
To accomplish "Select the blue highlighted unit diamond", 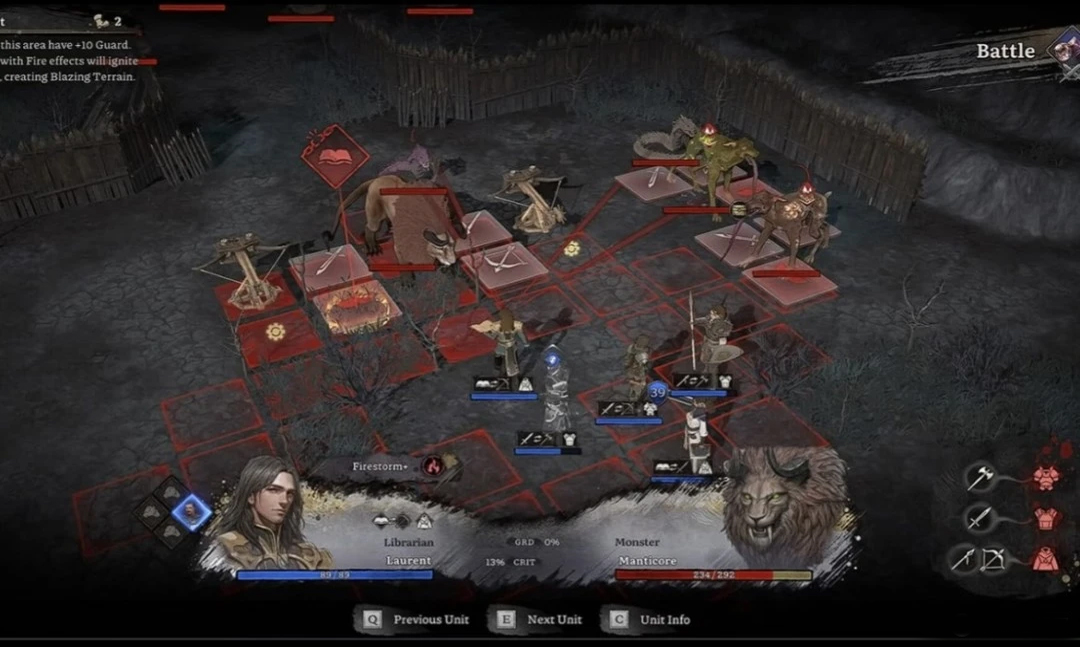I will pos(189,513).
